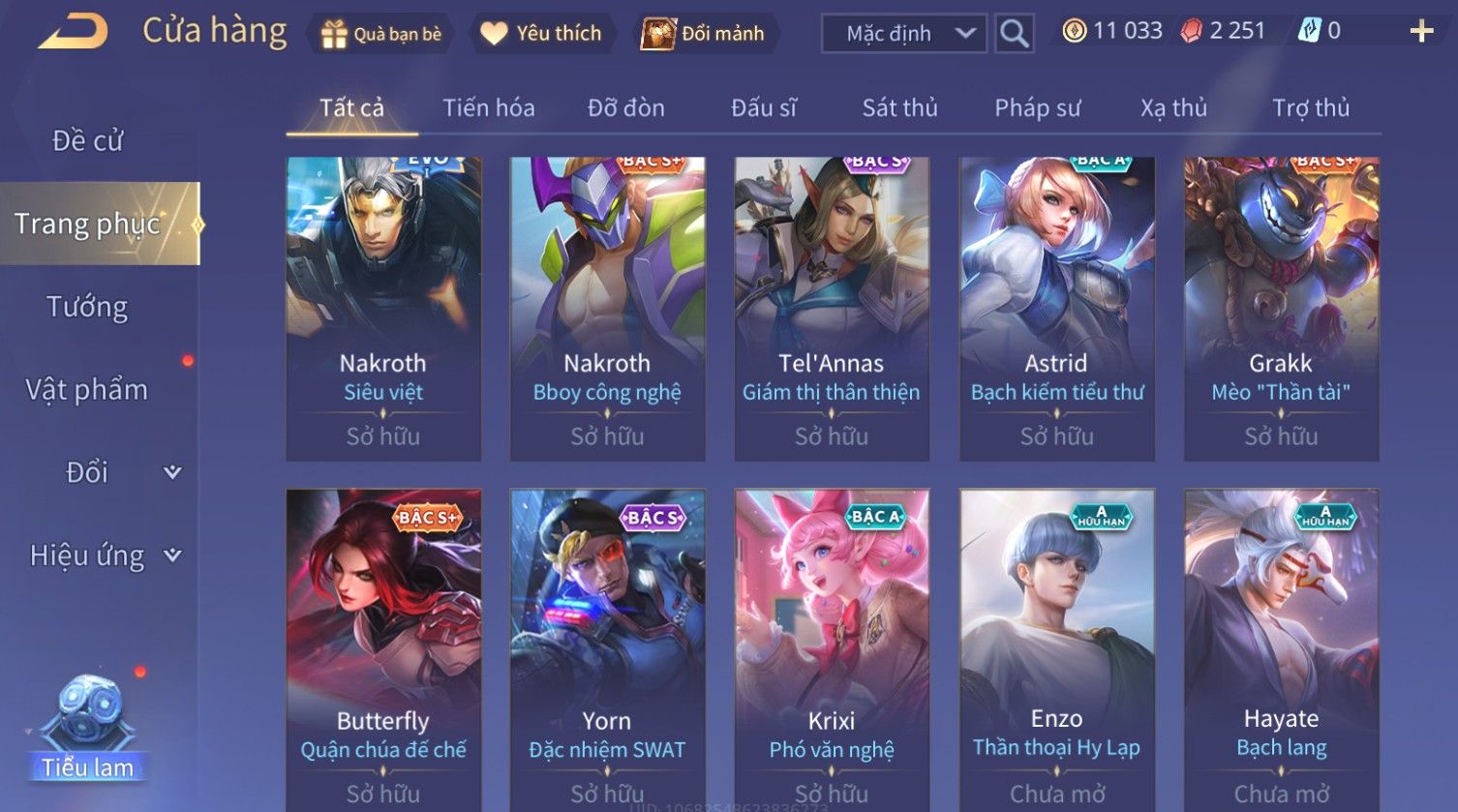Switch to the Tiến hóa tab
This screenshot has height=812, width=1458.
[x=488, y=107]
